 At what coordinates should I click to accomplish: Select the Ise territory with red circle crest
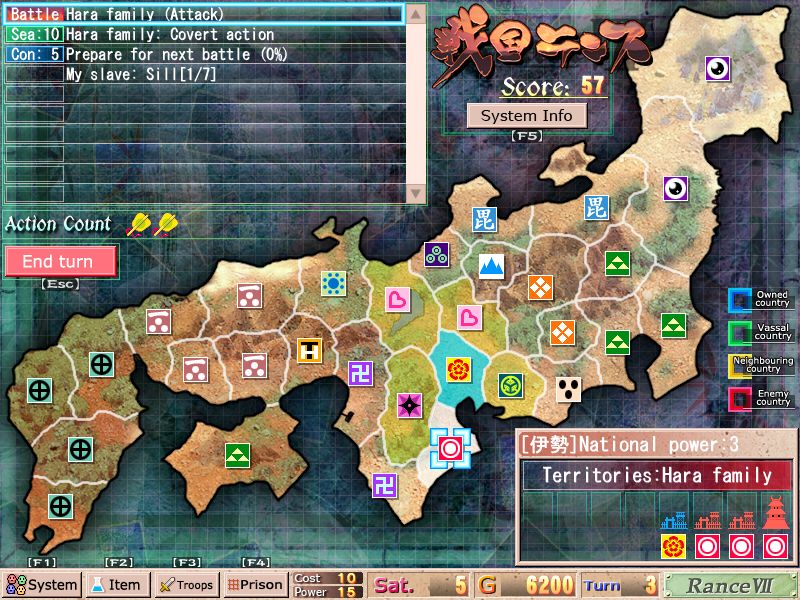450,447
